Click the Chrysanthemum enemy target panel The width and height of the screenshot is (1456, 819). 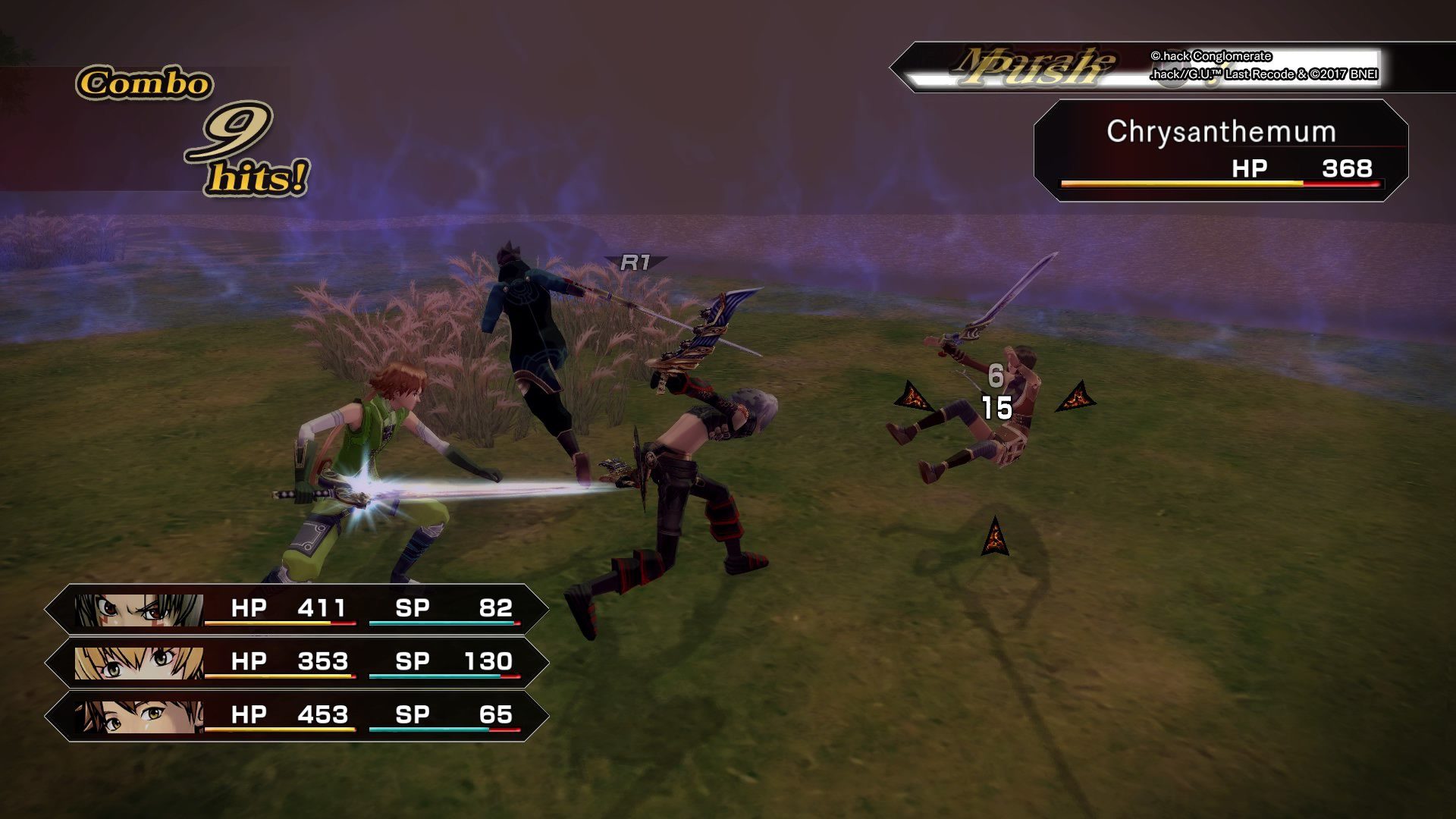point(1220,150)
